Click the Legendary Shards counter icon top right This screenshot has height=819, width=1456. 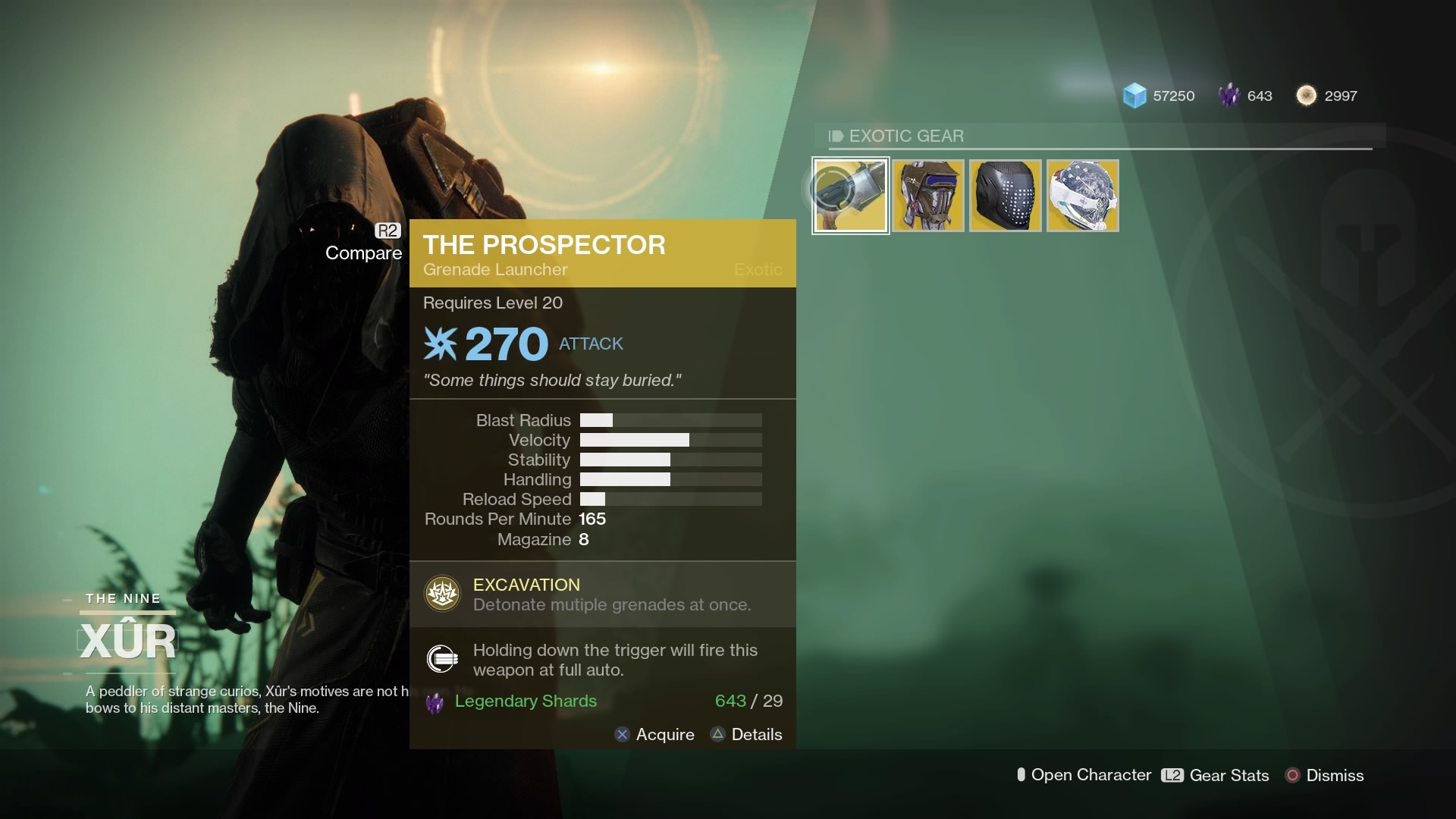[x=1228, y=95]
